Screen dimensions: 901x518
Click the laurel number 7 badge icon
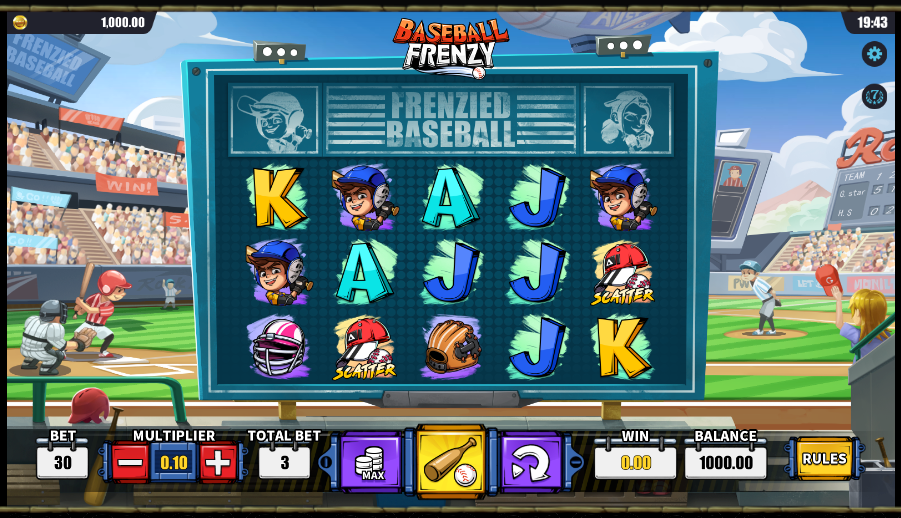(x=874, y=96)
